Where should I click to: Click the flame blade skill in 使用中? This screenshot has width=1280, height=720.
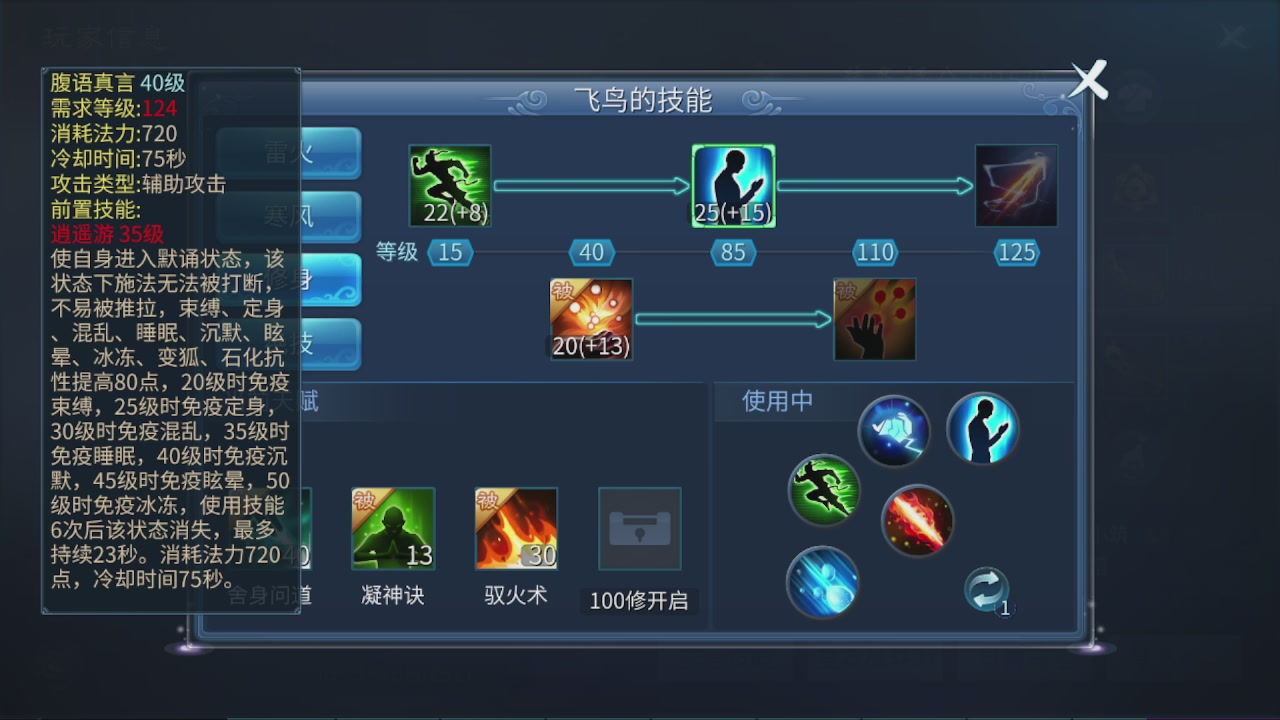click(917, 519)
